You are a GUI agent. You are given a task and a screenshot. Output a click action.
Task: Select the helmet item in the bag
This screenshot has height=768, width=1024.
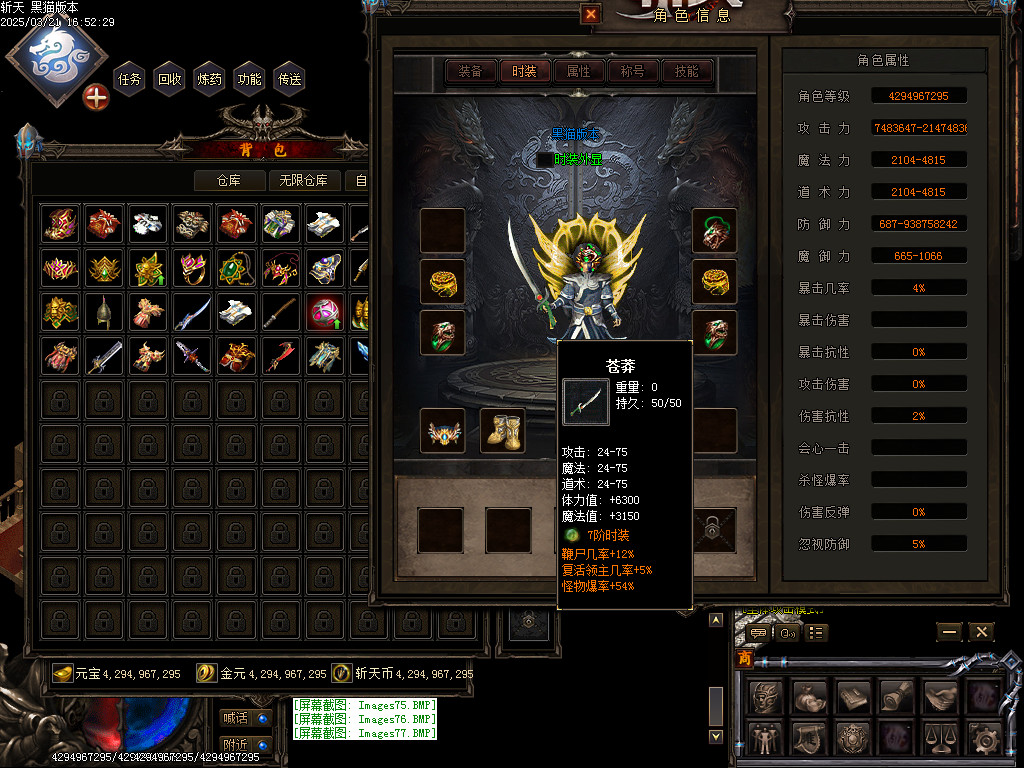tap(104, 312)
